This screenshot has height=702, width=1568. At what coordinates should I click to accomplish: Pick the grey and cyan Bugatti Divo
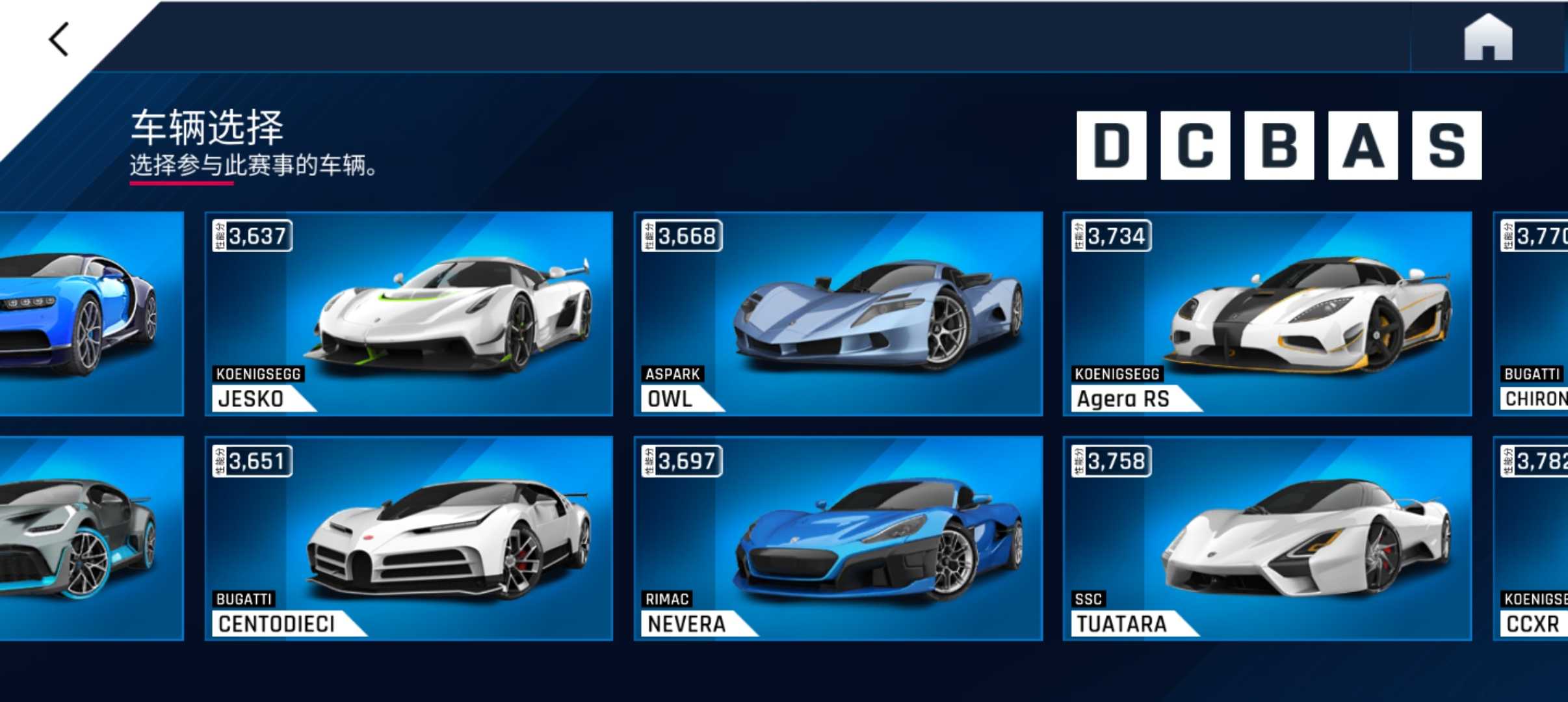pos(90,538)
